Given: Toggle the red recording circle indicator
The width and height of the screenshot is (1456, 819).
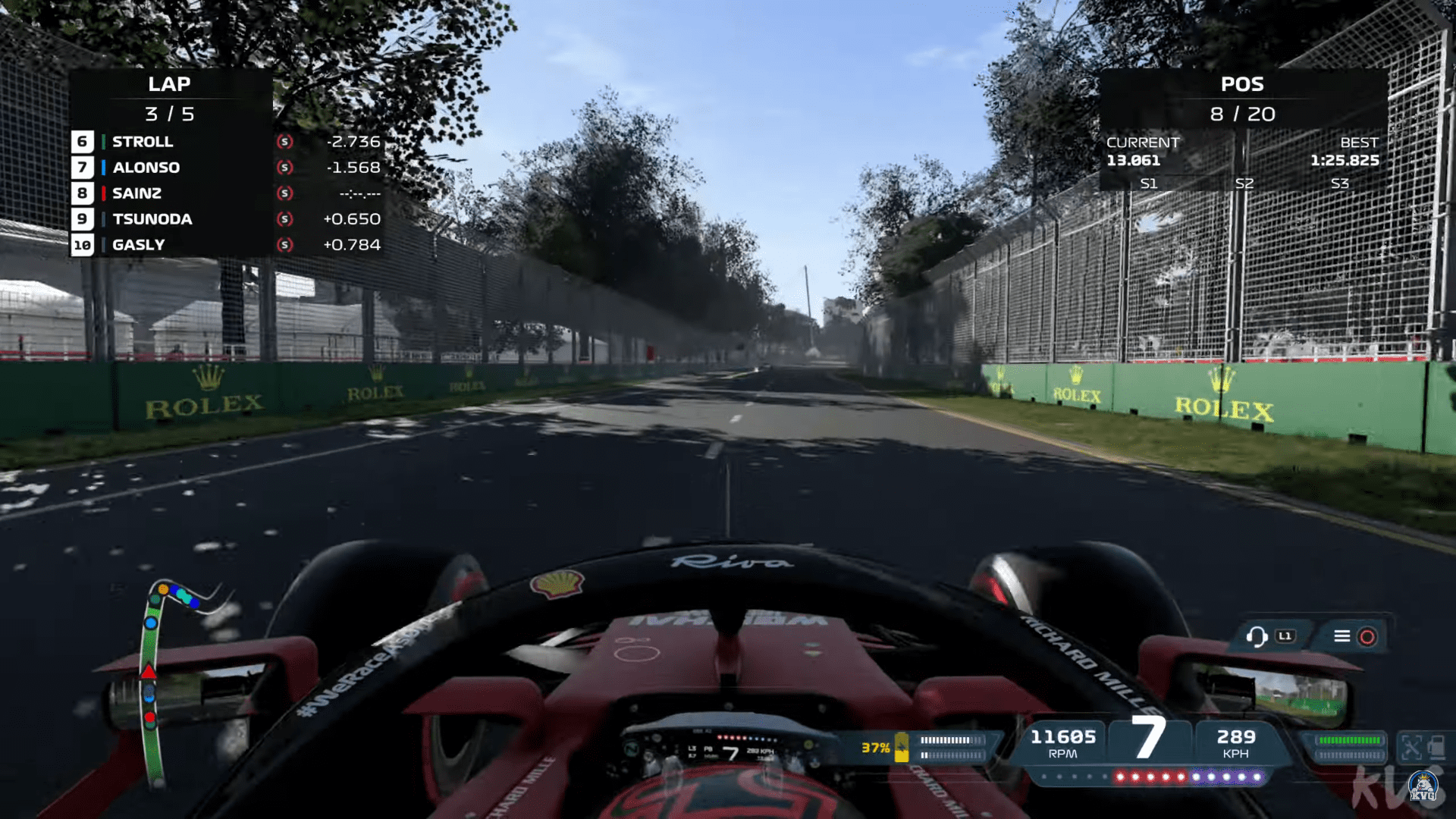Looking at the screenshot, I should coord(1366,637).
